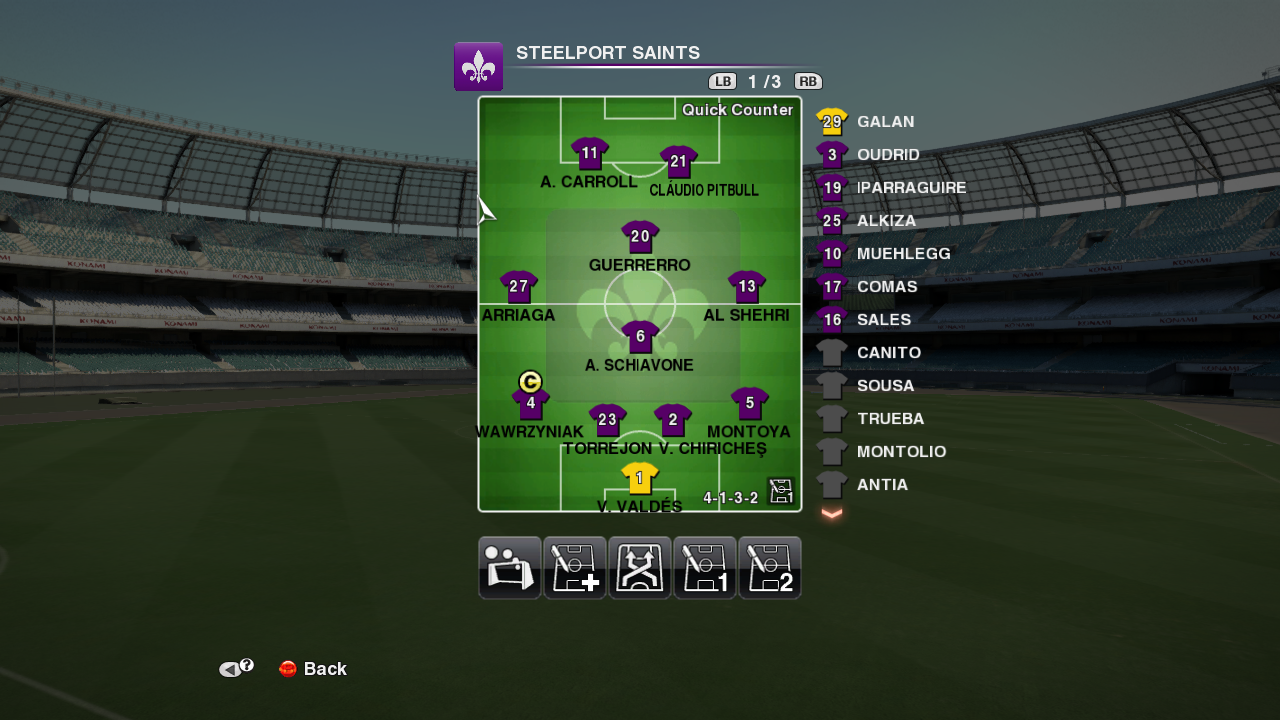Pick Cláudio Pitbull's number 21 shirt

[679, 161]
